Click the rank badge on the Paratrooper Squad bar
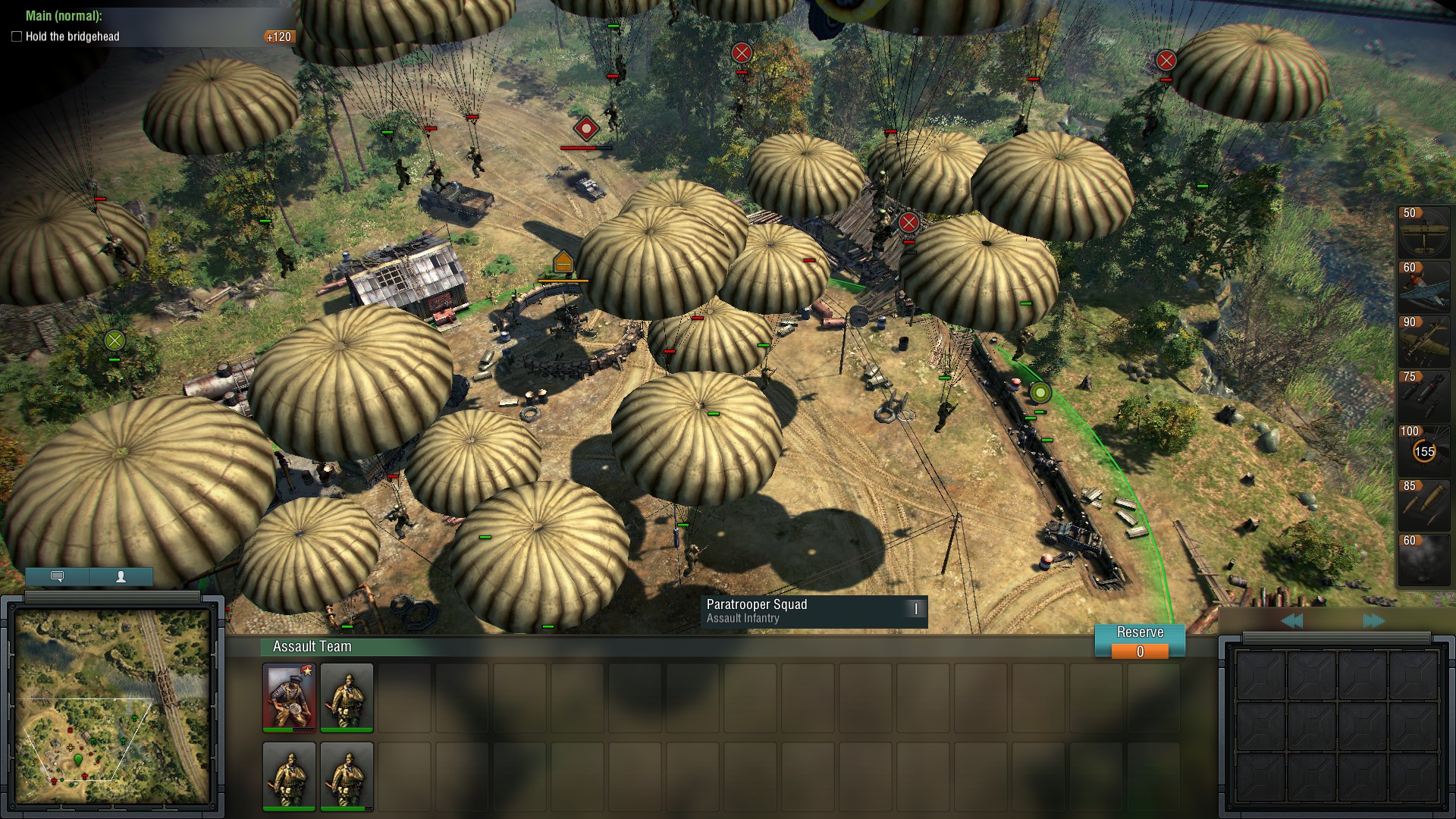This screenshot has width=1456, height=819. click(x=915, y=609)
